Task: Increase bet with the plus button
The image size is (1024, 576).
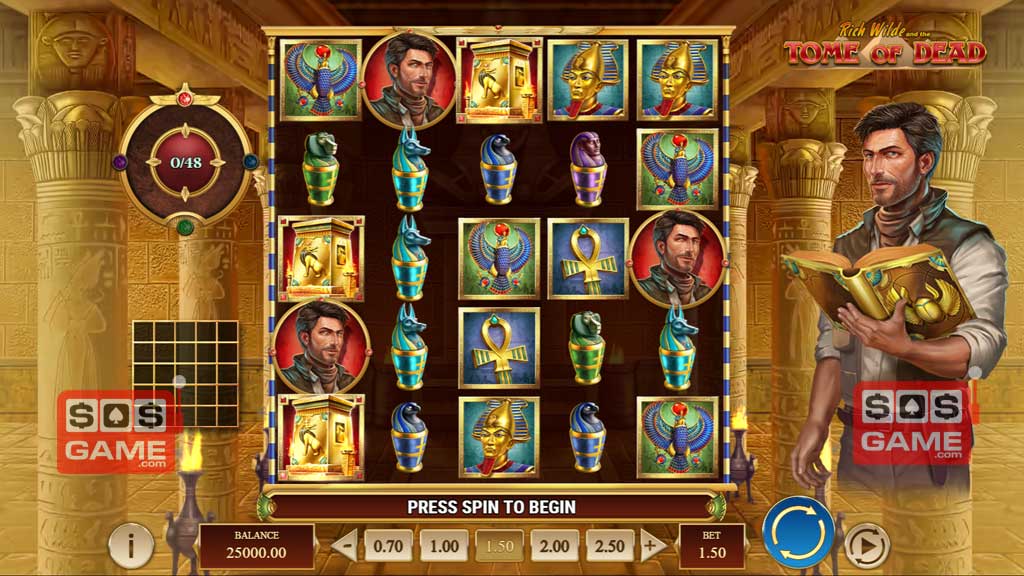Action: (652, 546)
